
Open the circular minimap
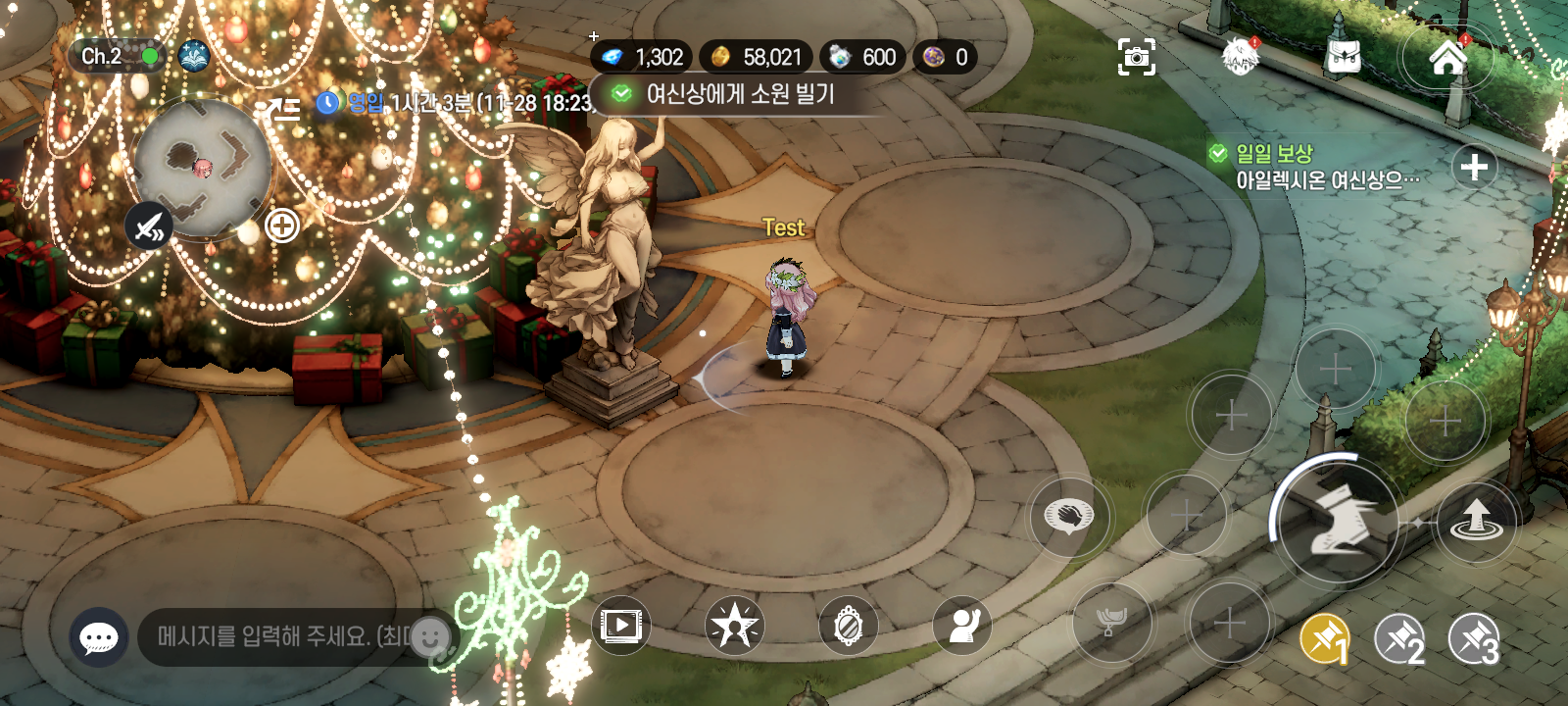click(x=202, y=167)
